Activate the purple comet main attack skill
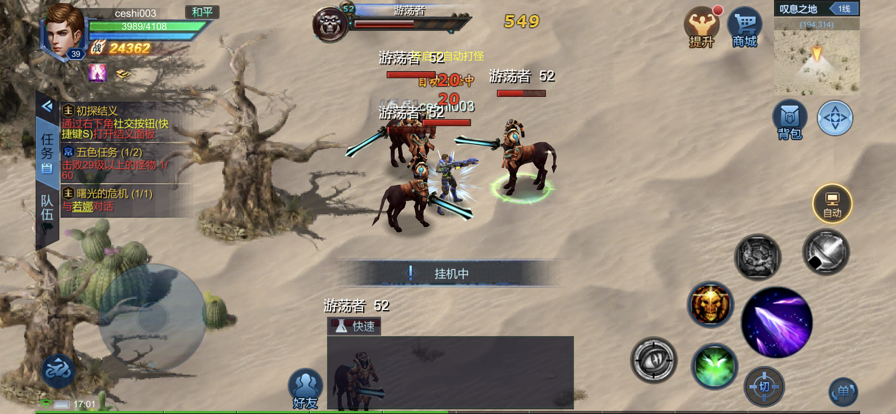The height and width of the screenshot is (414, 896). (776, 322)
